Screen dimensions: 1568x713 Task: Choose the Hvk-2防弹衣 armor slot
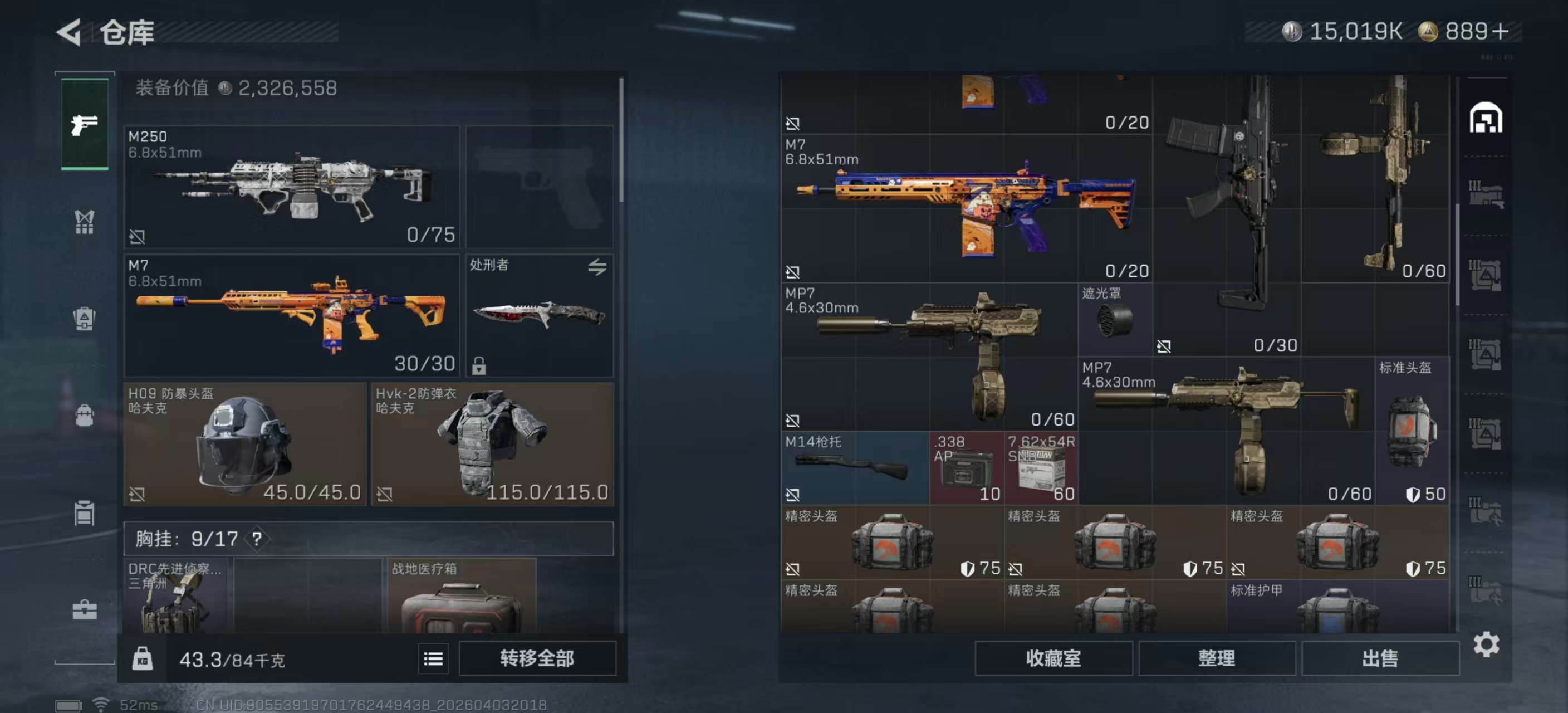(x=492, y=444)
